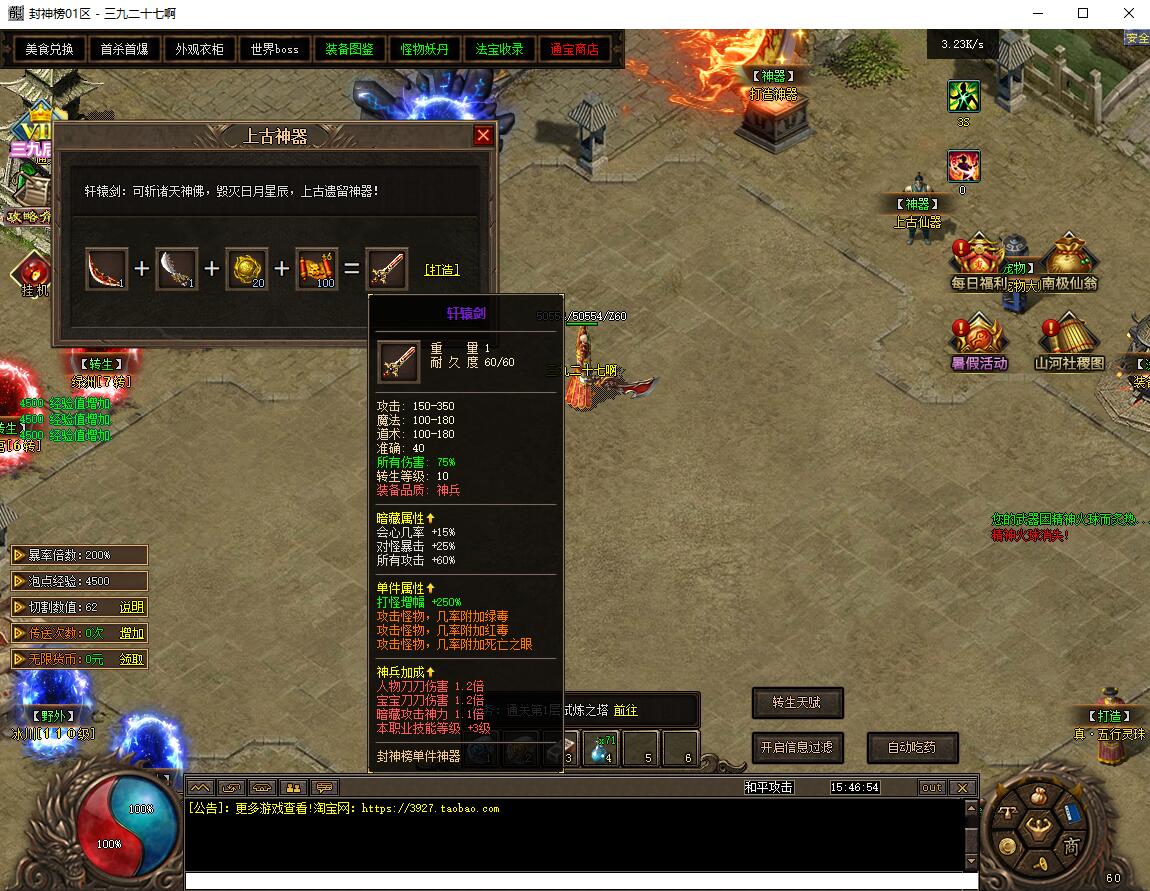1150x891 pixels.
Task: Open the 暑假活动 summer event icon
Action: [x=978, y=343]
